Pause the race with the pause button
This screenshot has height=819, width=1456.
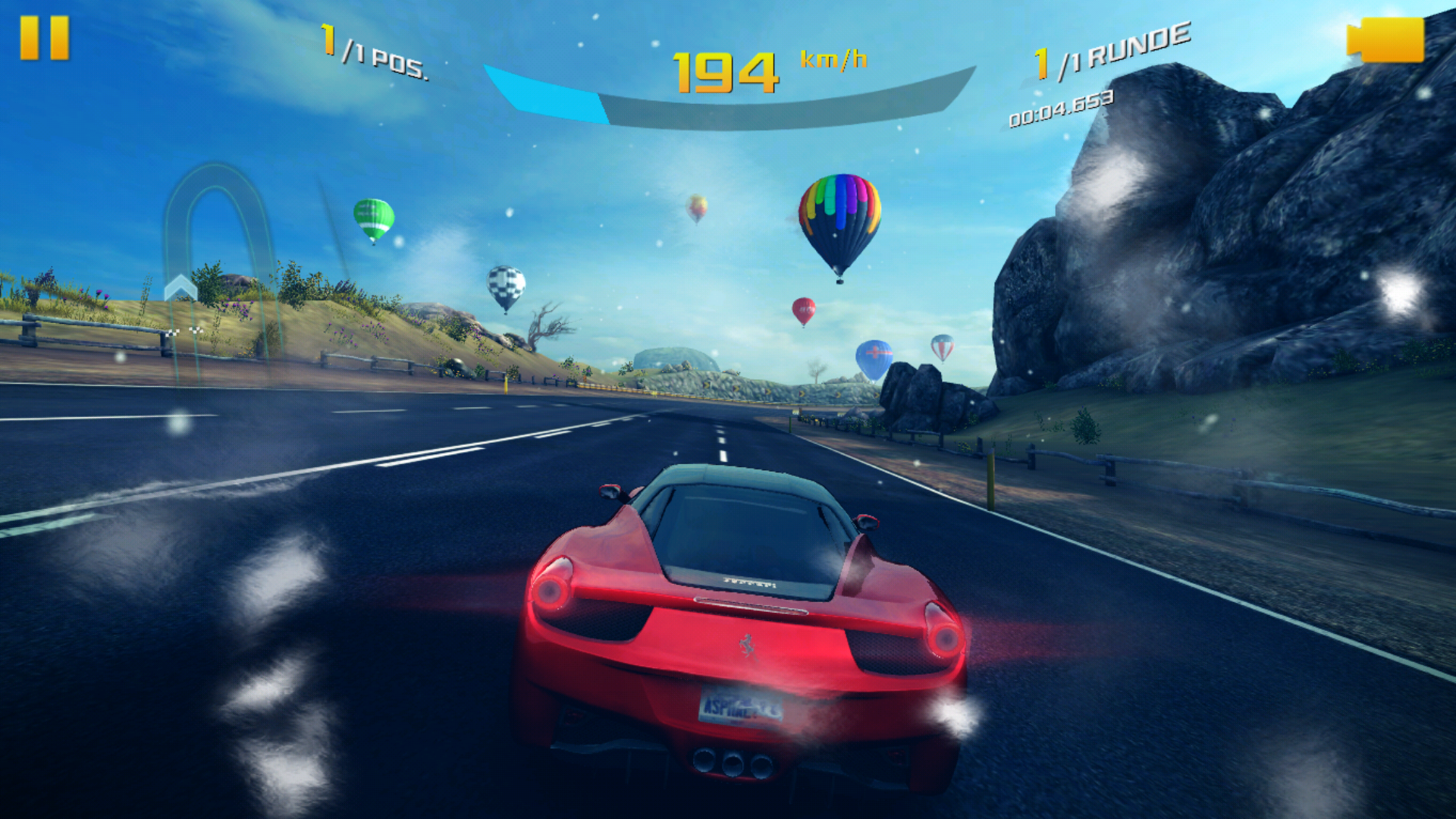pyautogui.click(x=44, y=38)
